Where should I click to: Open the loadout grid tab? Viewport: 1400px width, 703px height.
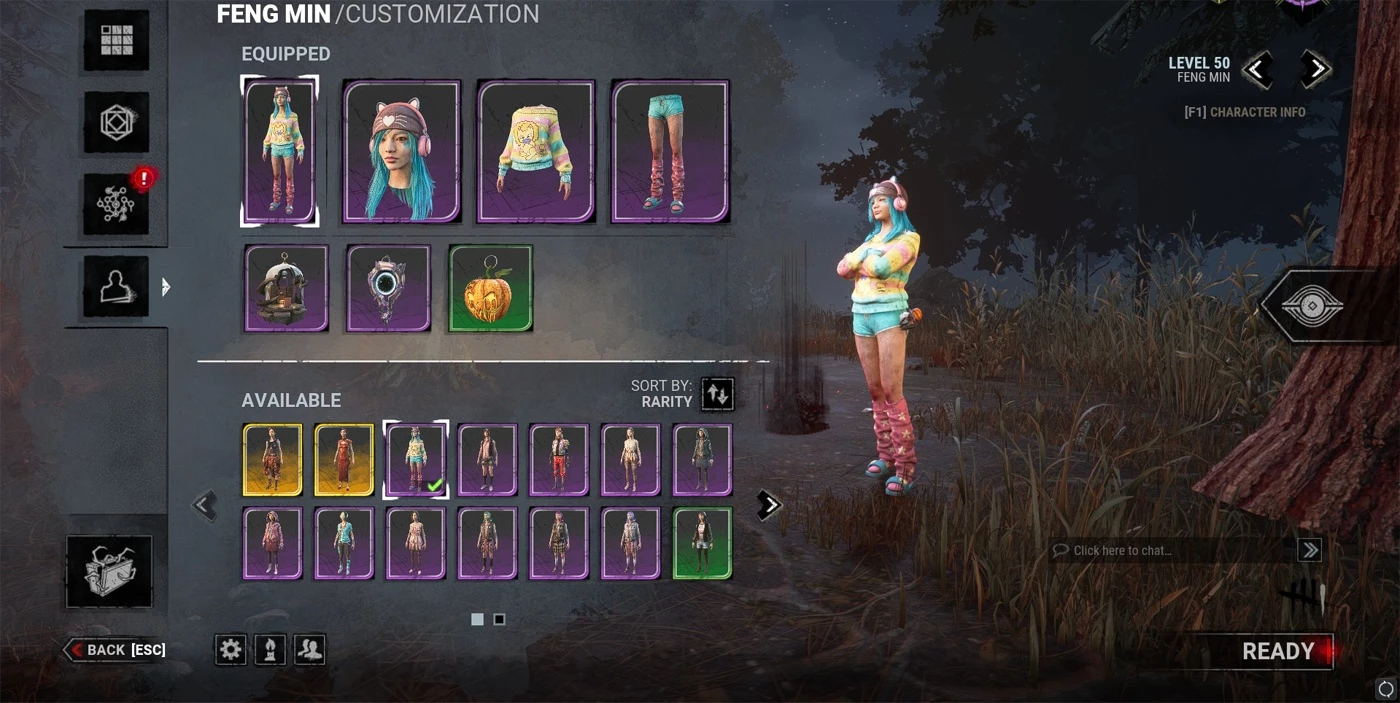pos(116,41)
